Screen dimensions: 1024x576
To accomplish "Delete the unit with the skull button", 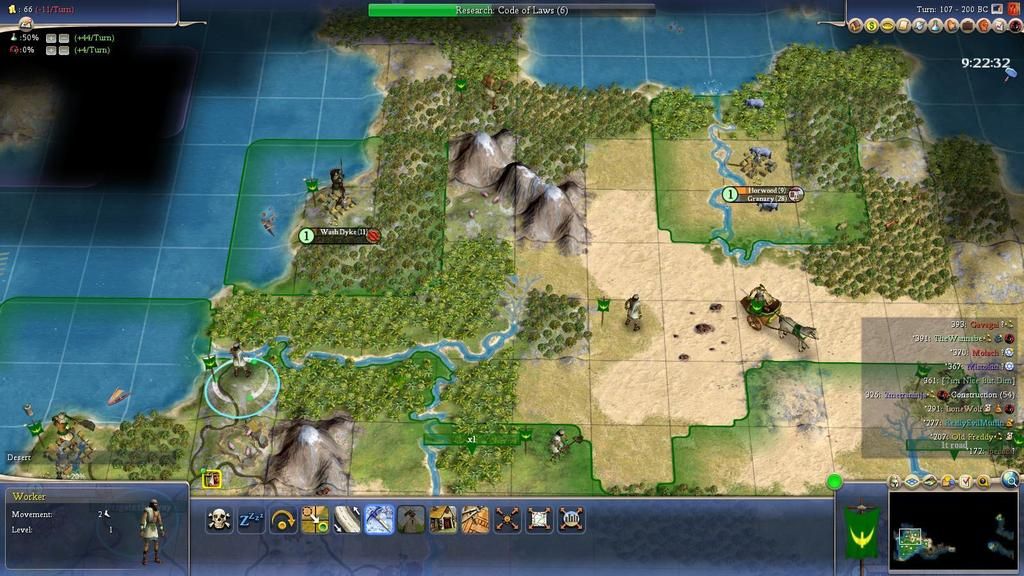I will (219, 519).
